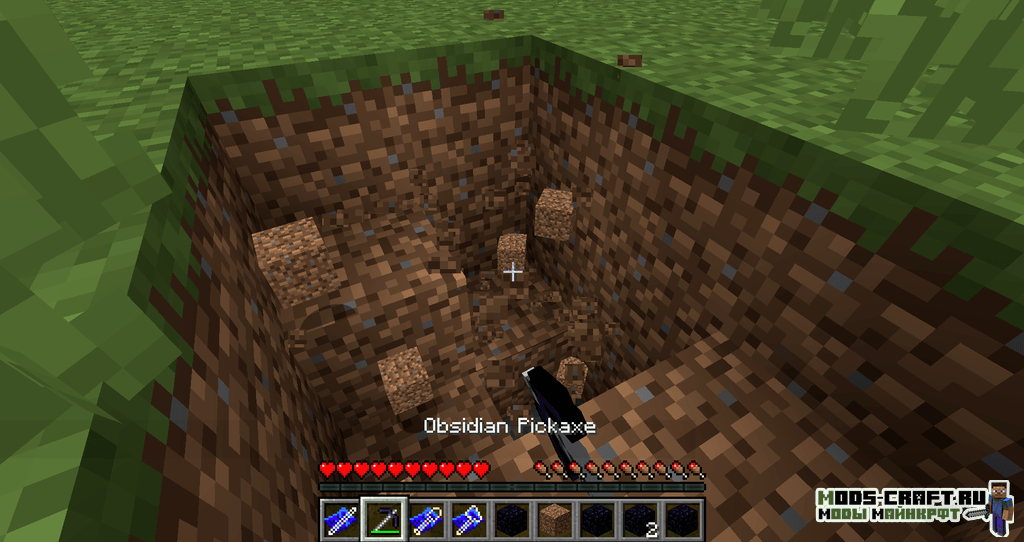The width and height of the screenshot is (1024, 542).
Task: Select the obsidian stack showing count 2
Action: tap(639, 519)
